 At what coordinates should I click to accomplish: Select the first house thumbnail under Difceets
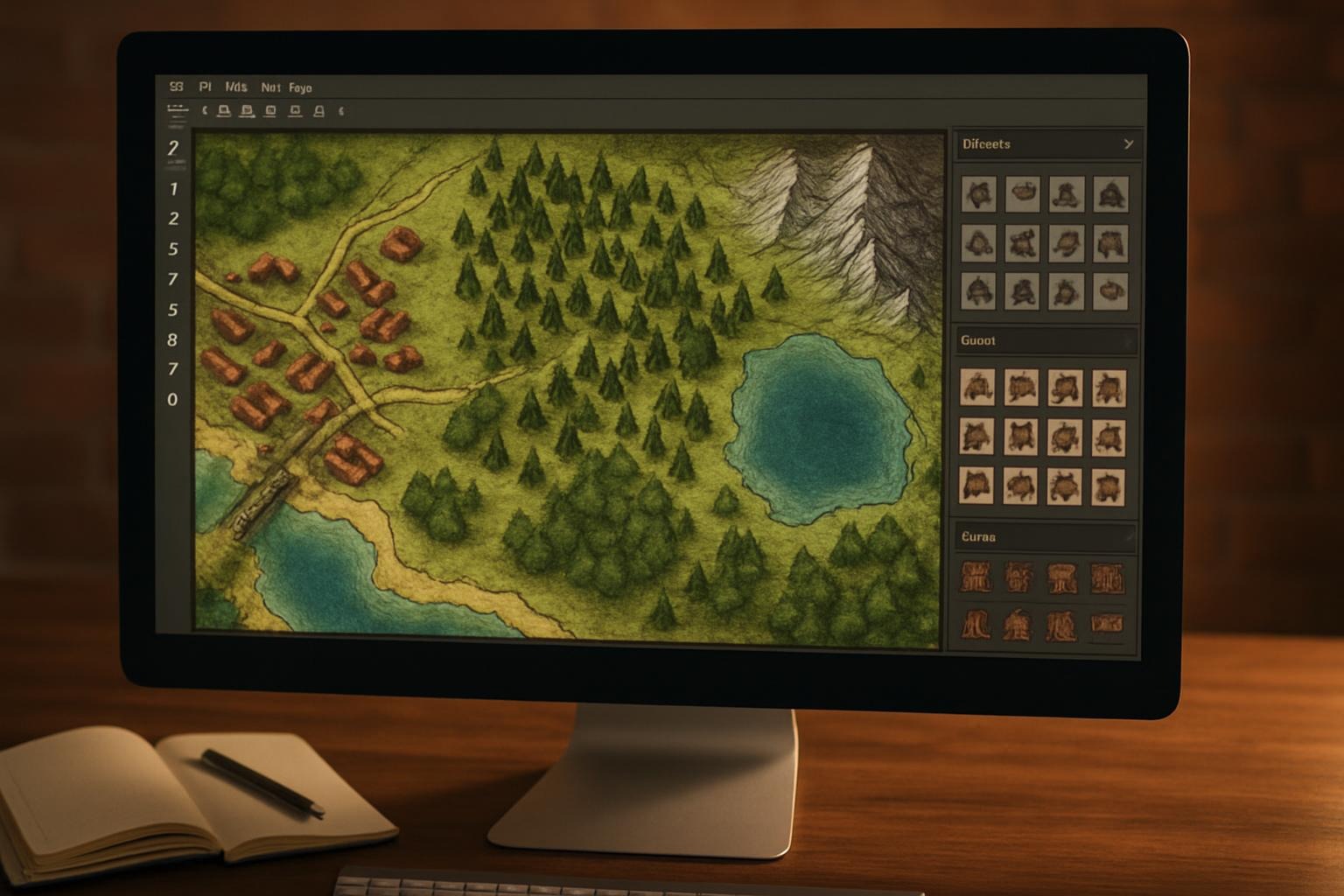coord(978,192)
